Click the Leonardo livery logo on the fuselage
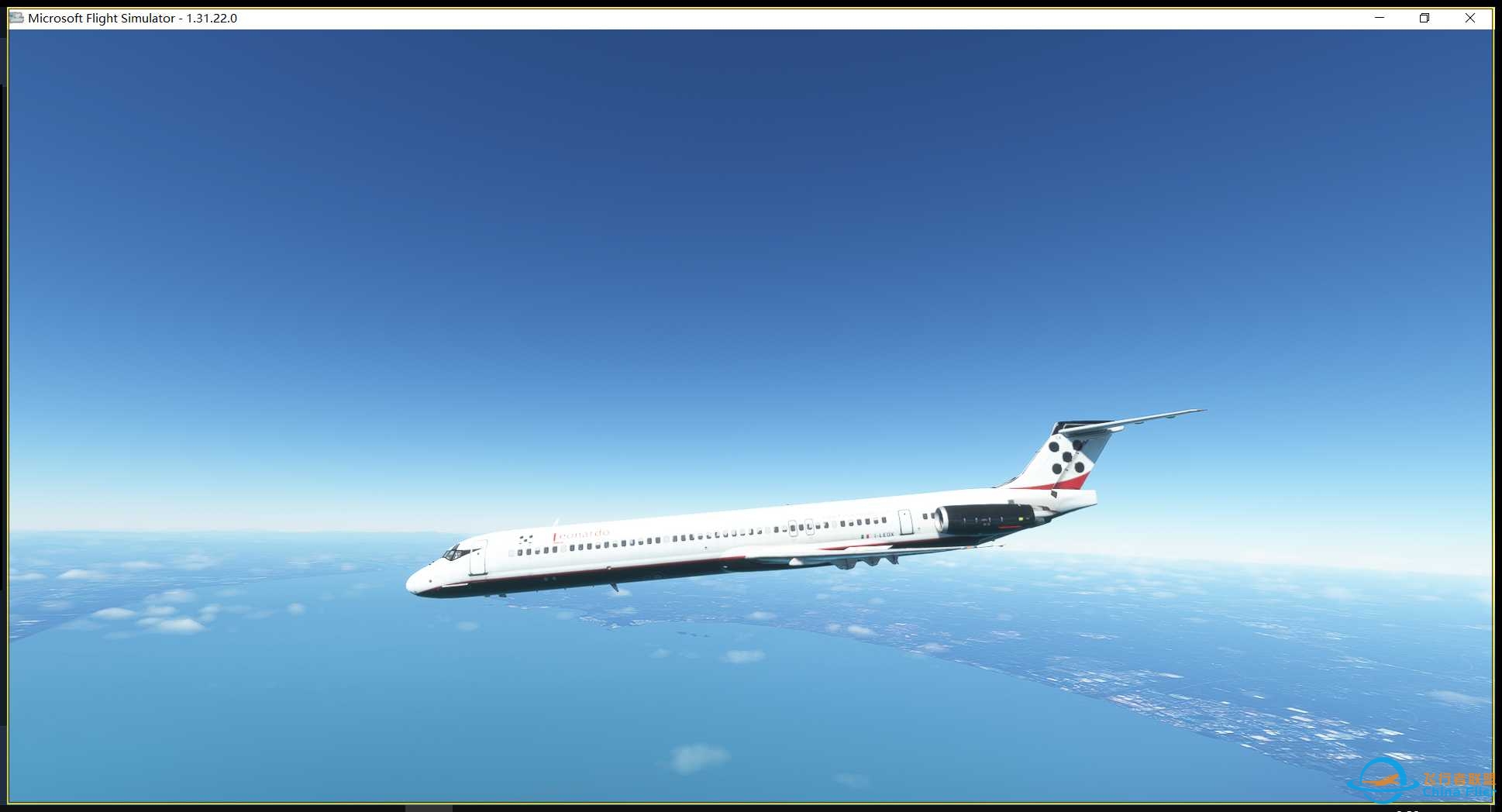The height and width of the screenshot is (812, 1502). coord(580,533)
